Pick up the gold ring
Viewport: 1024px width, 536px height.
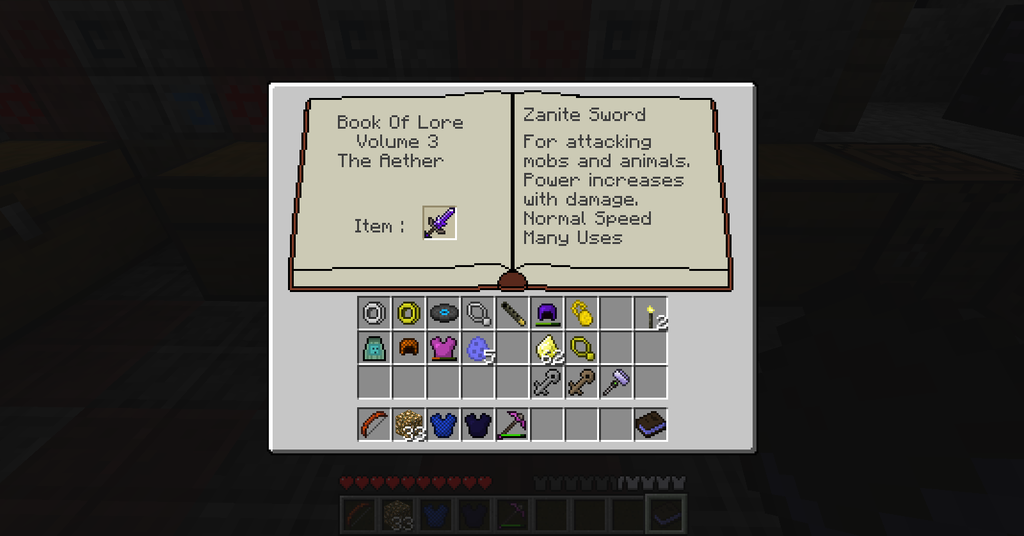click(408, 314)
